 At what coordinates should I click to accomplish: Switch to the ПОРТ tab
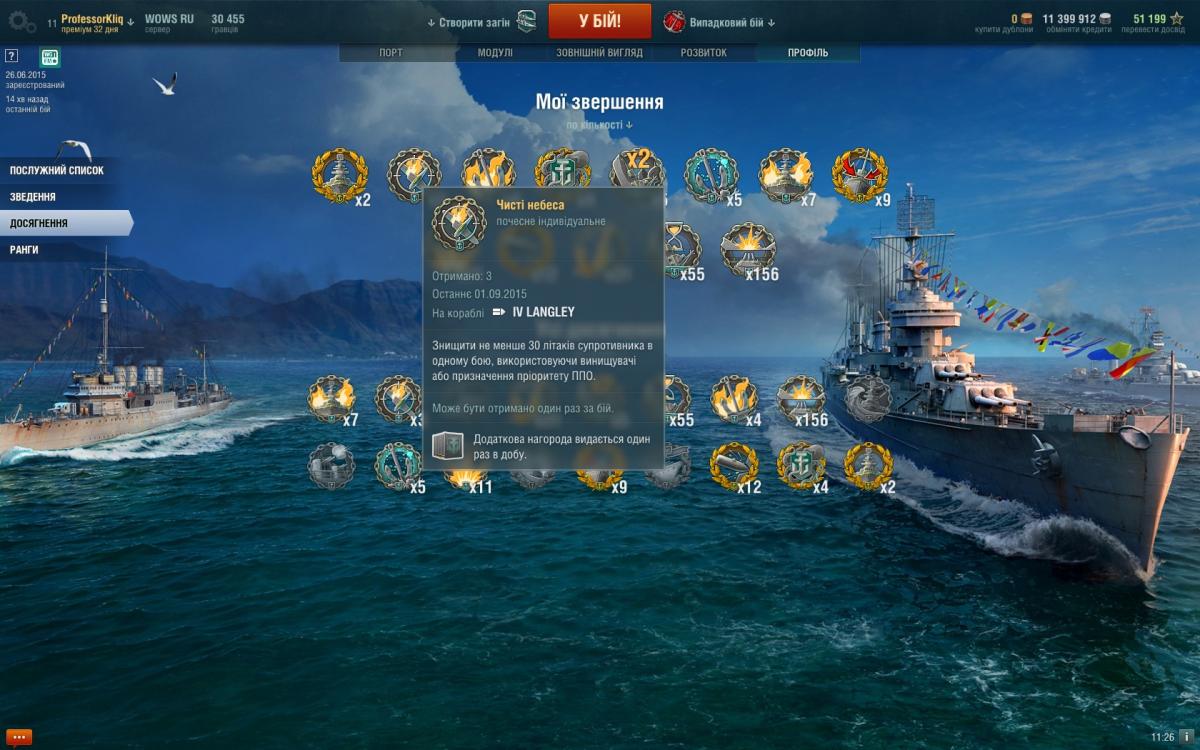[392, 53]
